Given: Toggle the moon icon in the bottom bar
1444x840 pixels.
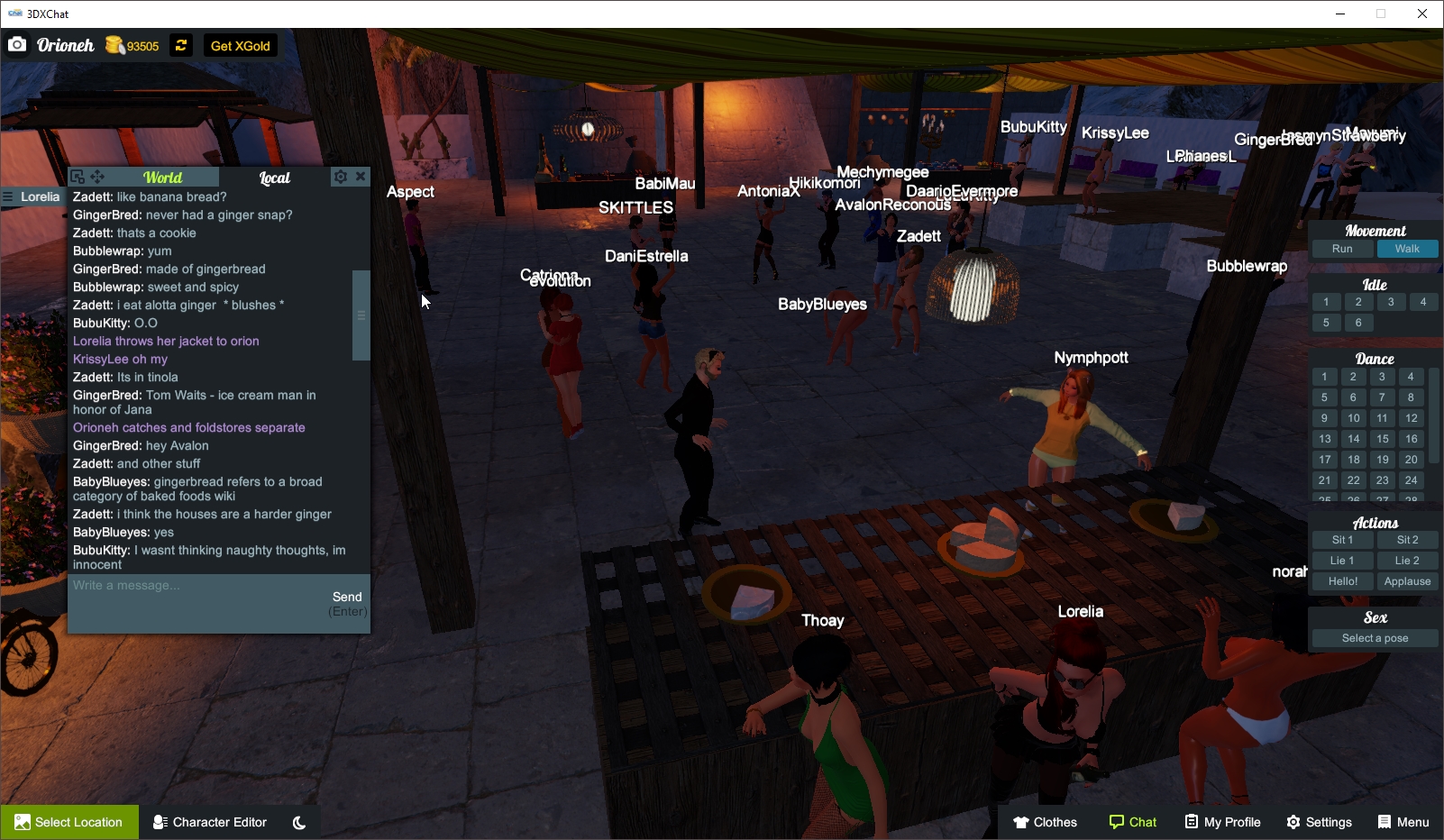Looking at the screenshot, I should point(298,821).
